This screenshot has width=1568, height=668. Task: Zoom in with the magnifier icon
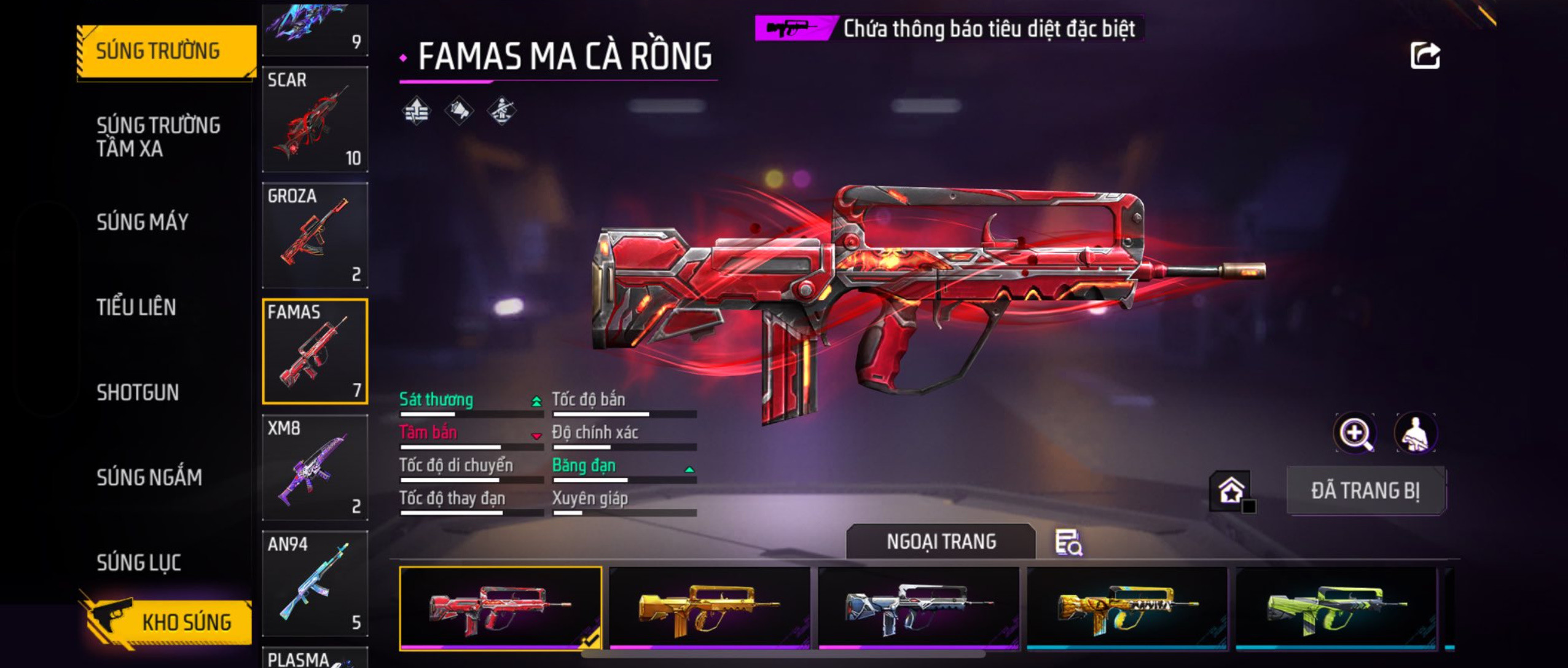click(1355, 434)
